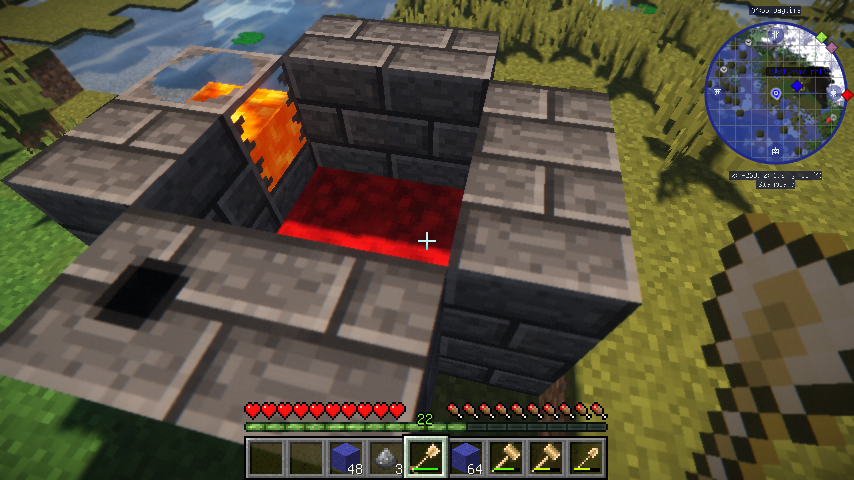Click the green diamond waypoint on minimap edge
This screenshot has height=480, width=854.
click(x=822, y=38)
